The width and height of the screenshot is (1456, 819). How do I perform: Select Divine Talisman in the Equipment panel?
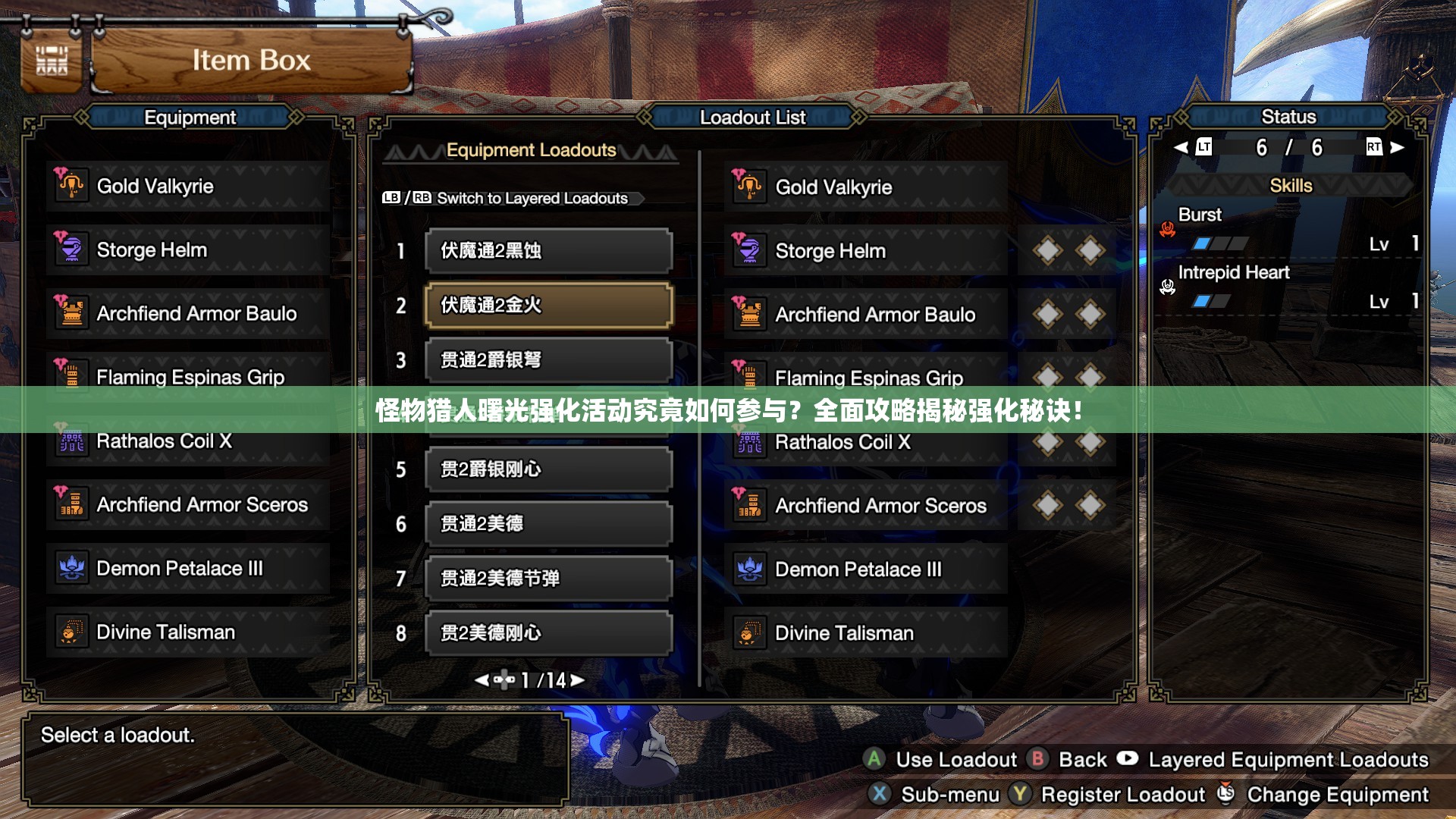[187, 632]
